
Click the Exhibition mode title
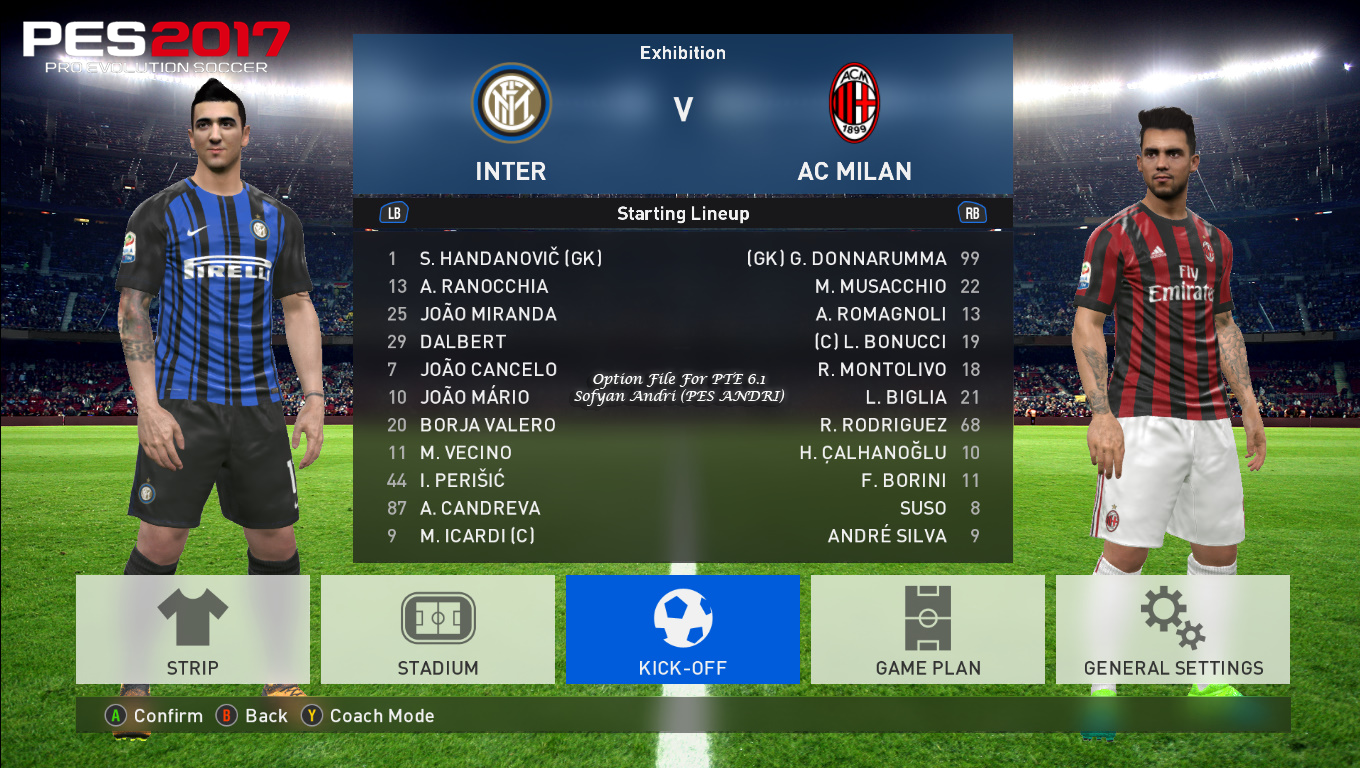pos(683,53)
